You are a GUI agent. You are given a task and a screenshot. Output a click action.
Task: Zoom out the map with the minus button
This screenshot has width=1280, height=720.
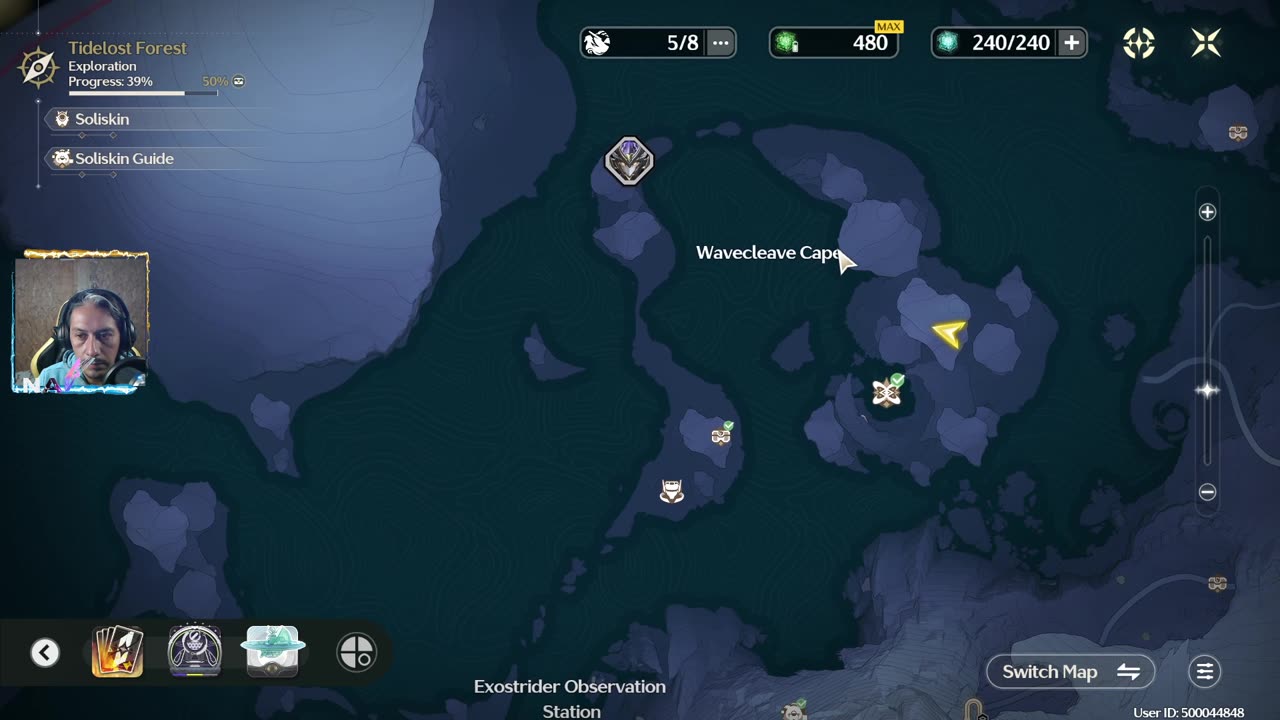click(1207, 492)
